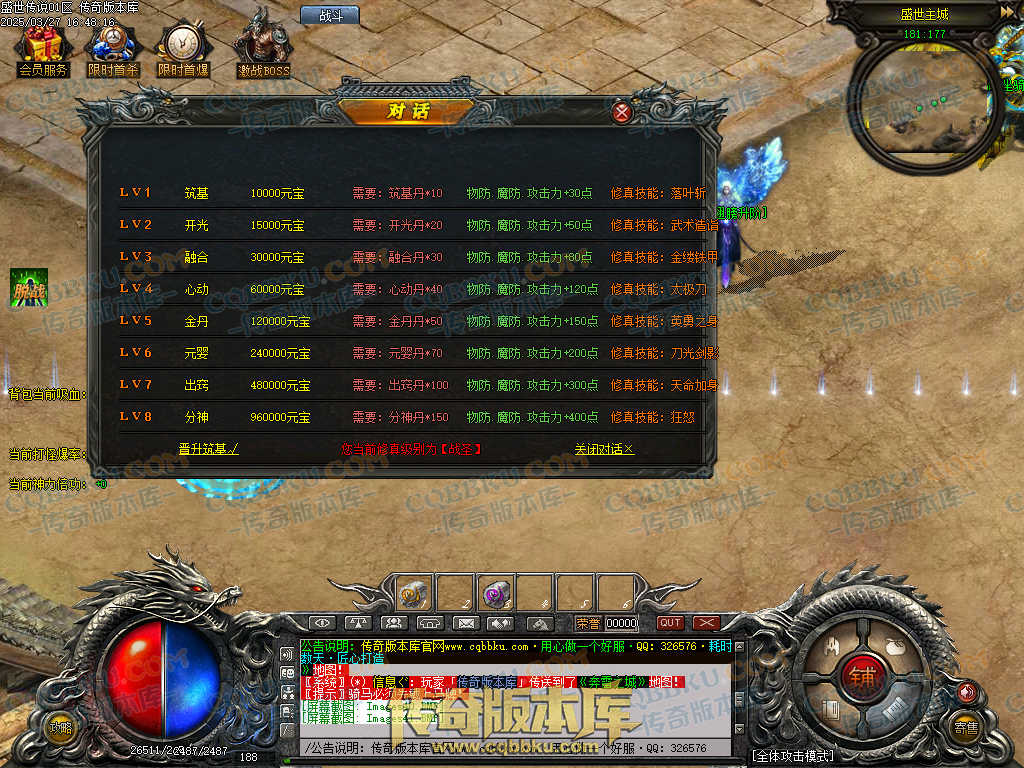
Task: Use the purple spiral scroll in hotbar slot 3
Action: 495,593
